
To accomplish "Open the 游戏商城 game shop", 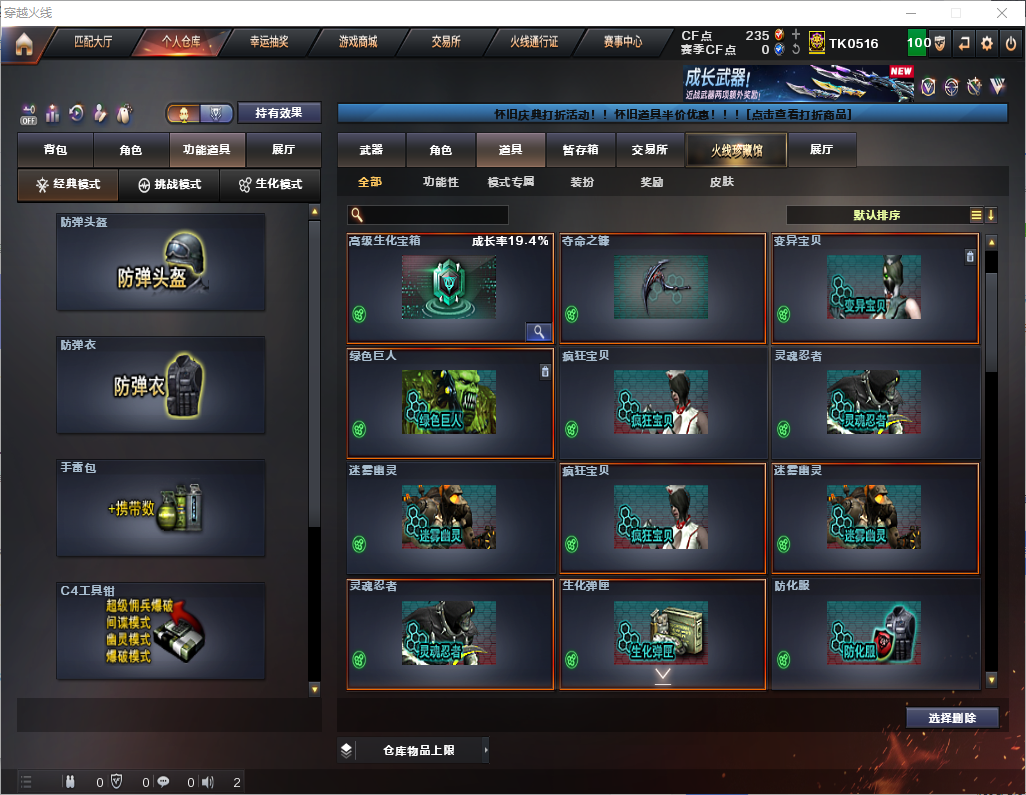I will 357,42.
